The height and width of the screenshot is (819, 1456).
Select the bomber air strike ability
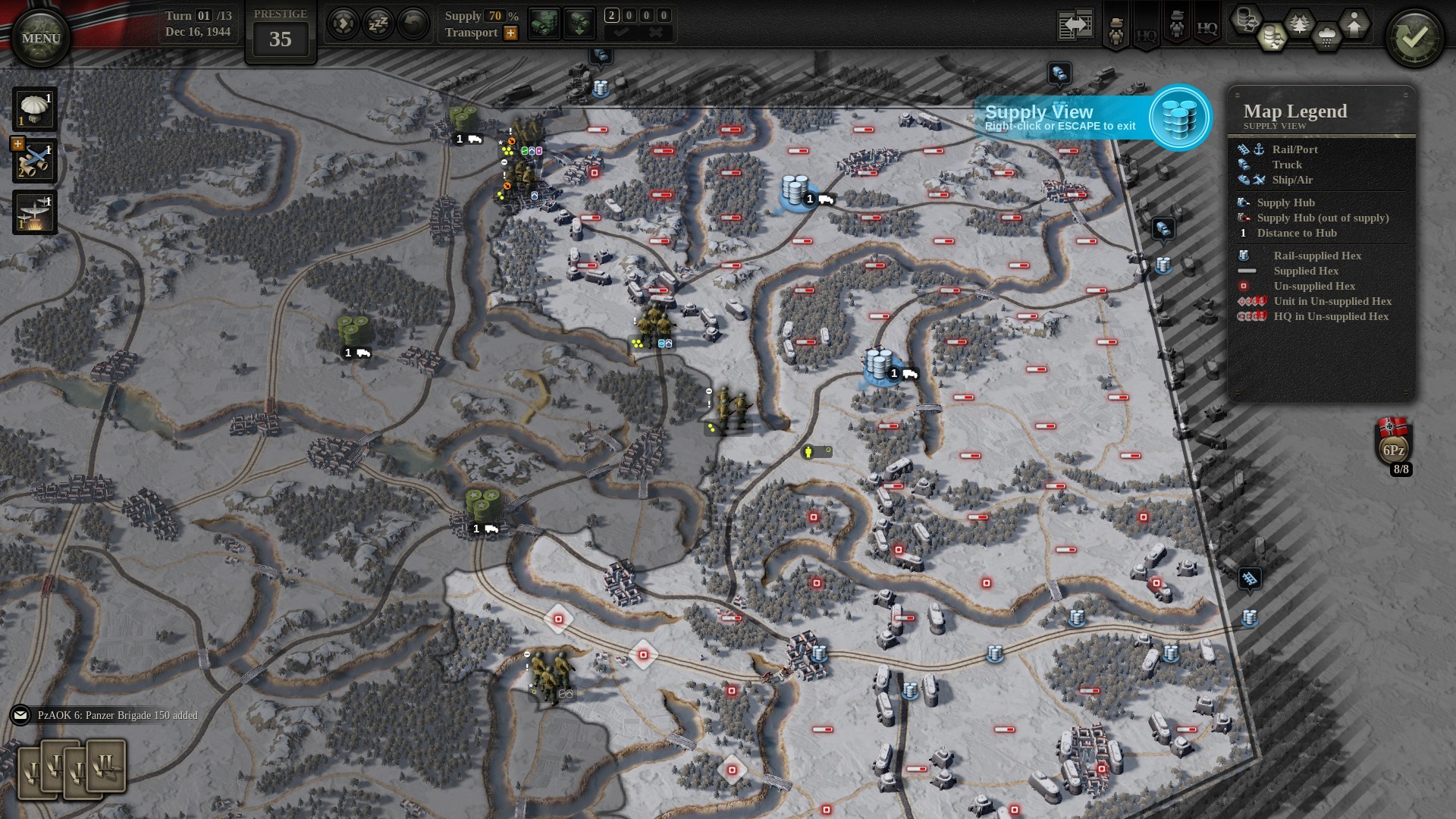point(35,212)
